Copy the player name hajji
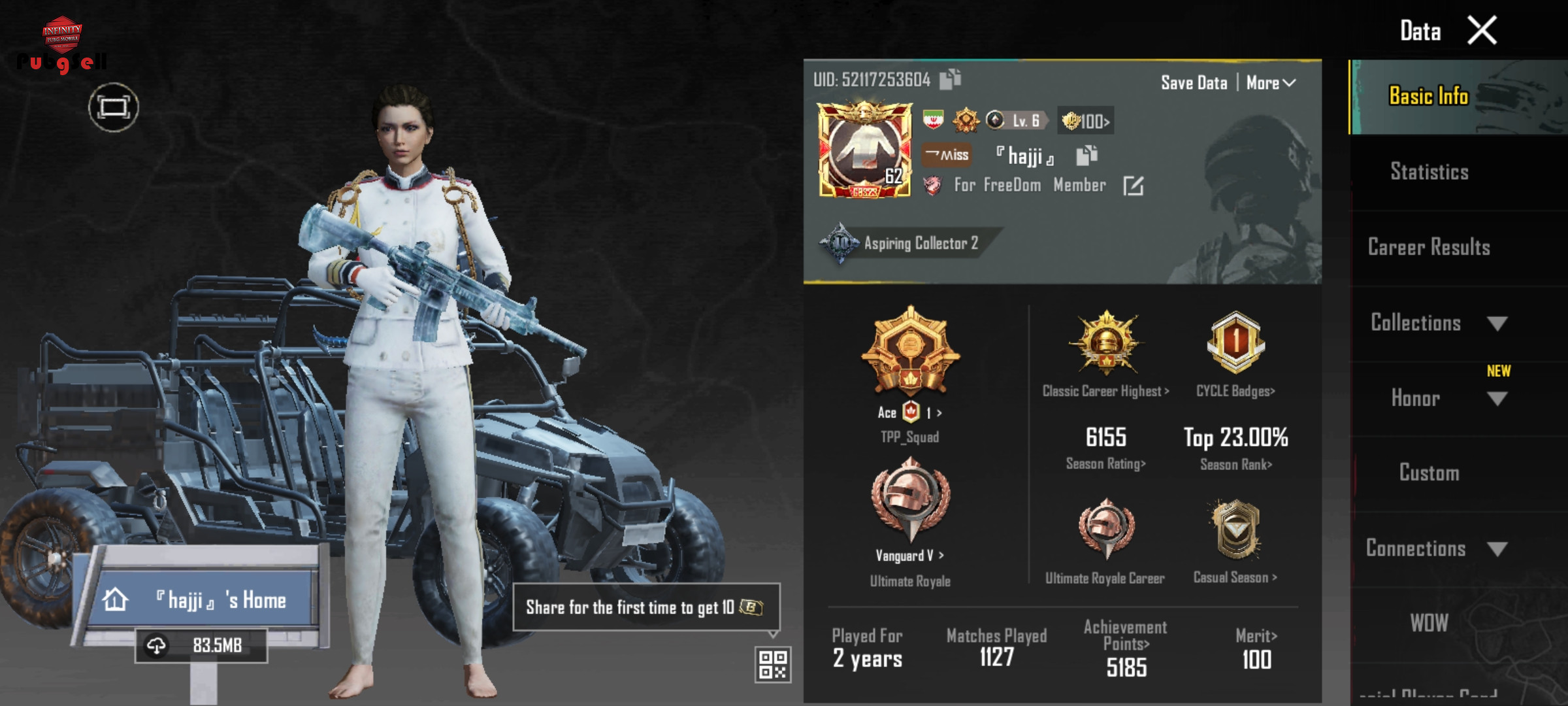 pyautogui.click(x=1086, y=156)
